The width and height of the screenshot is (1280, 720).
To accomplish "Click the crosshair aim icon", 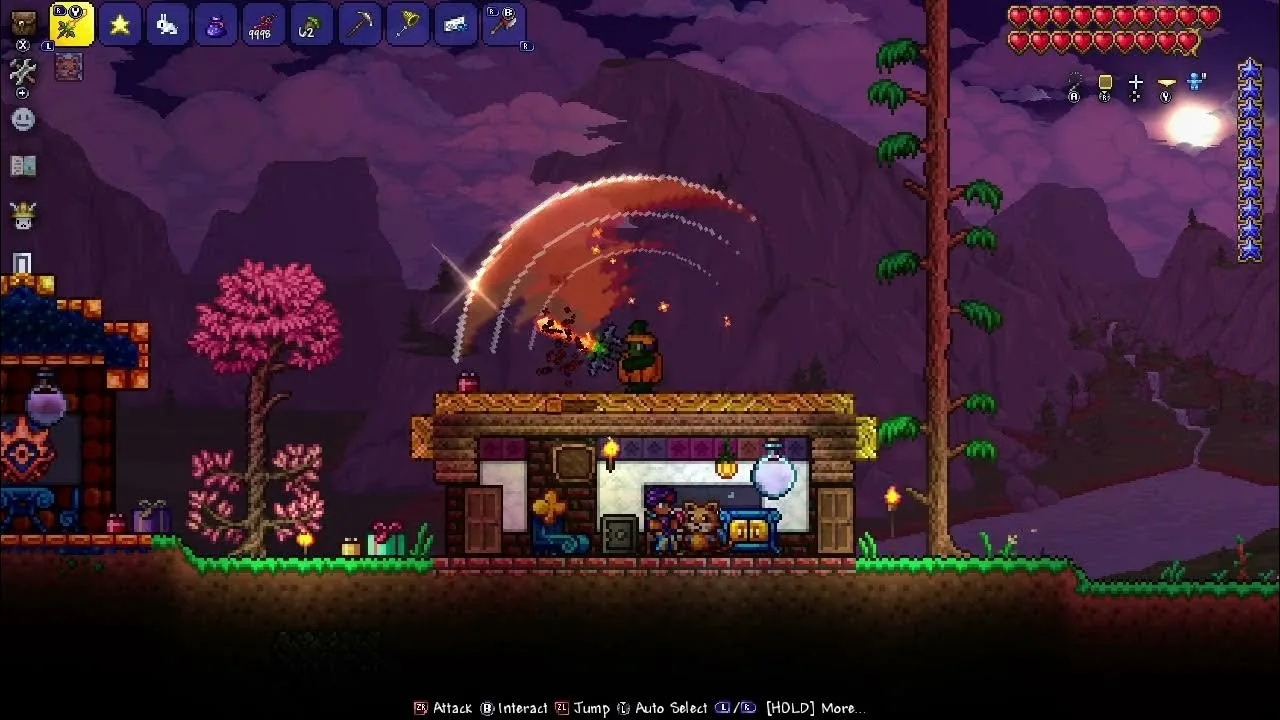I will [1135, 80].
